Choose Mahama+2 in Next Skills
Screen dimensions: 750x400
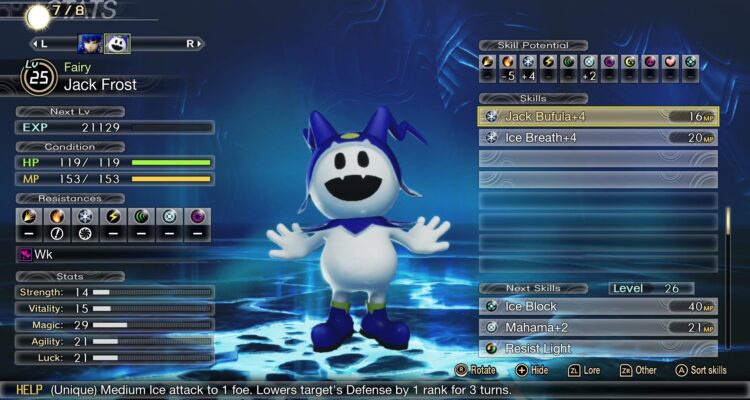click(597, 328)
